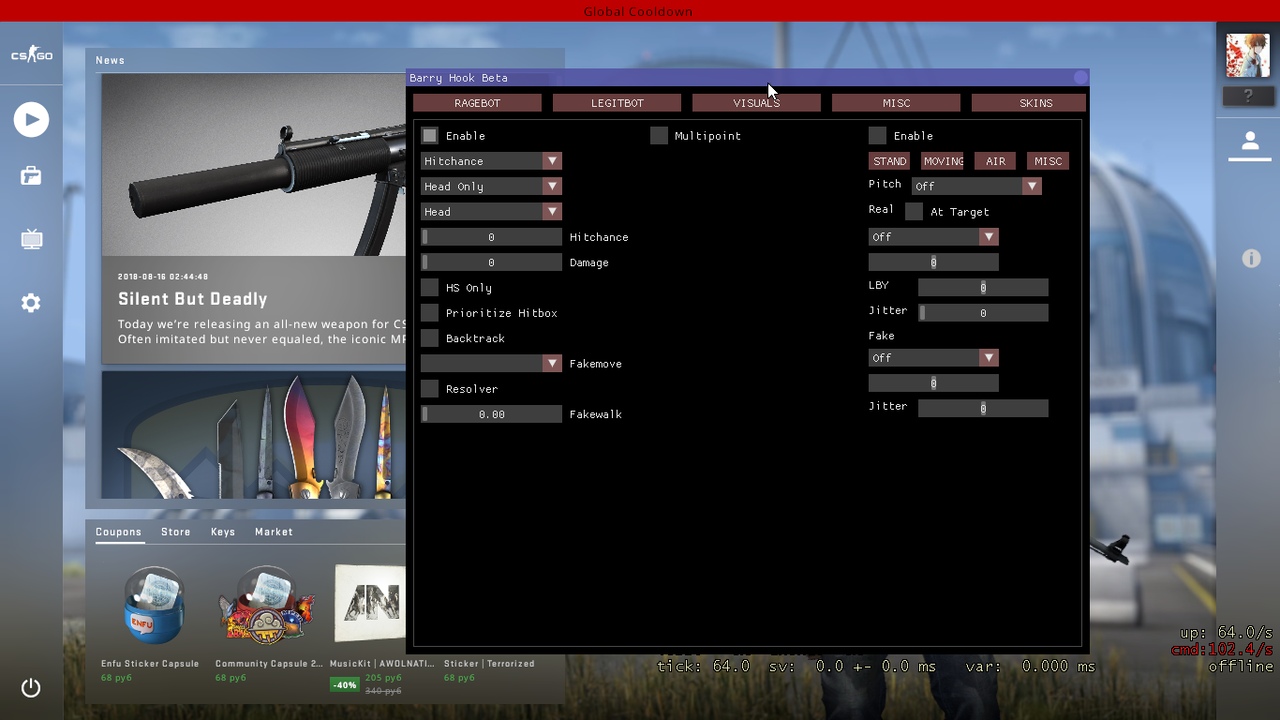Viewport: 1280px width, 720px height.
Task: Expand the Head Only dropdown
Action: pos(491,186)
